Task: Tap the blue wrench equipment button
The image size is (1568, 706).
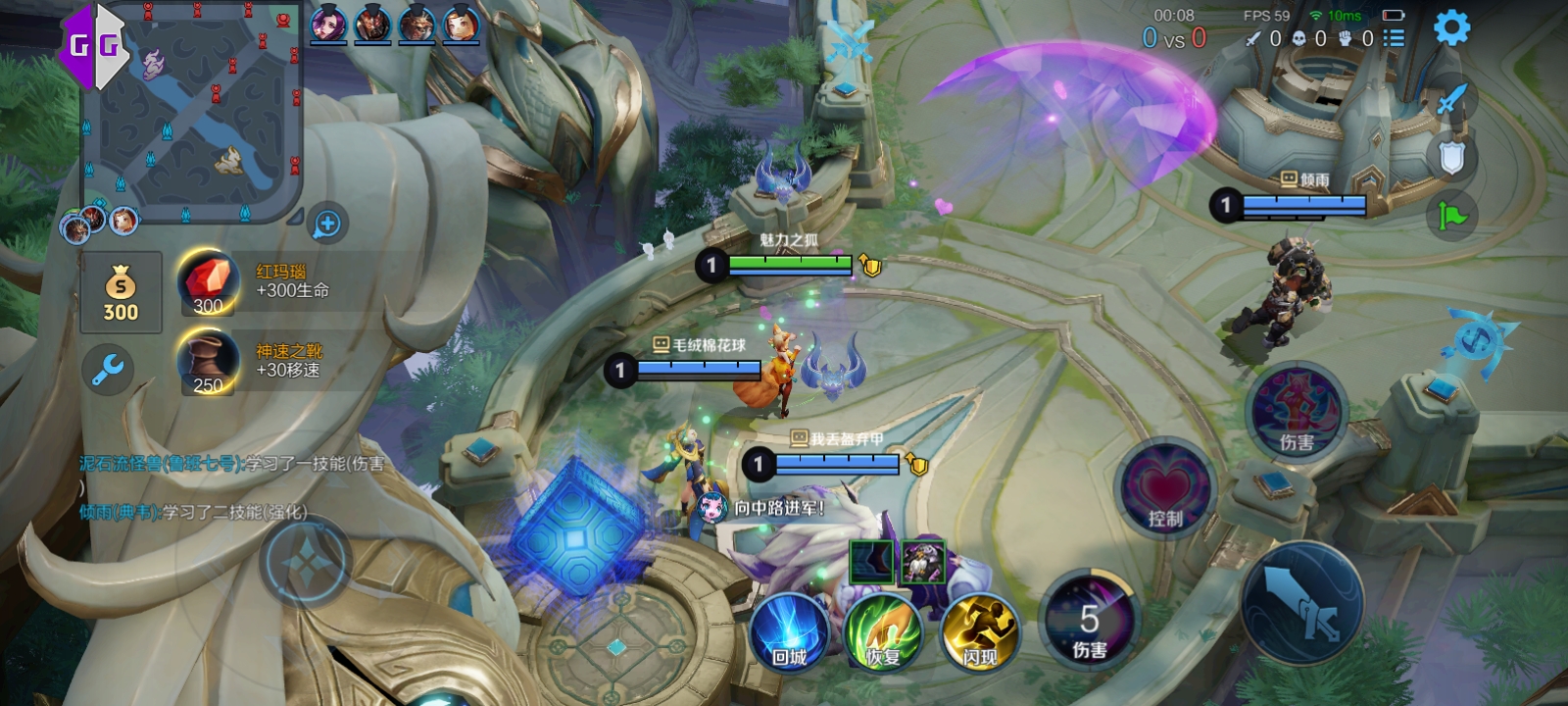Action: [107, 370]
